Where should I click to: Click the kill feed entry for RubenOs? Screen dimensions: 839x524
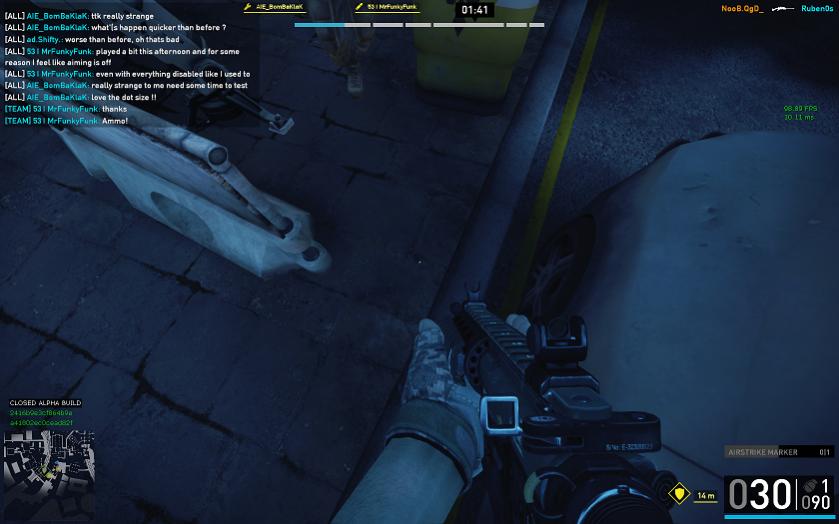(x=816, y=9)
